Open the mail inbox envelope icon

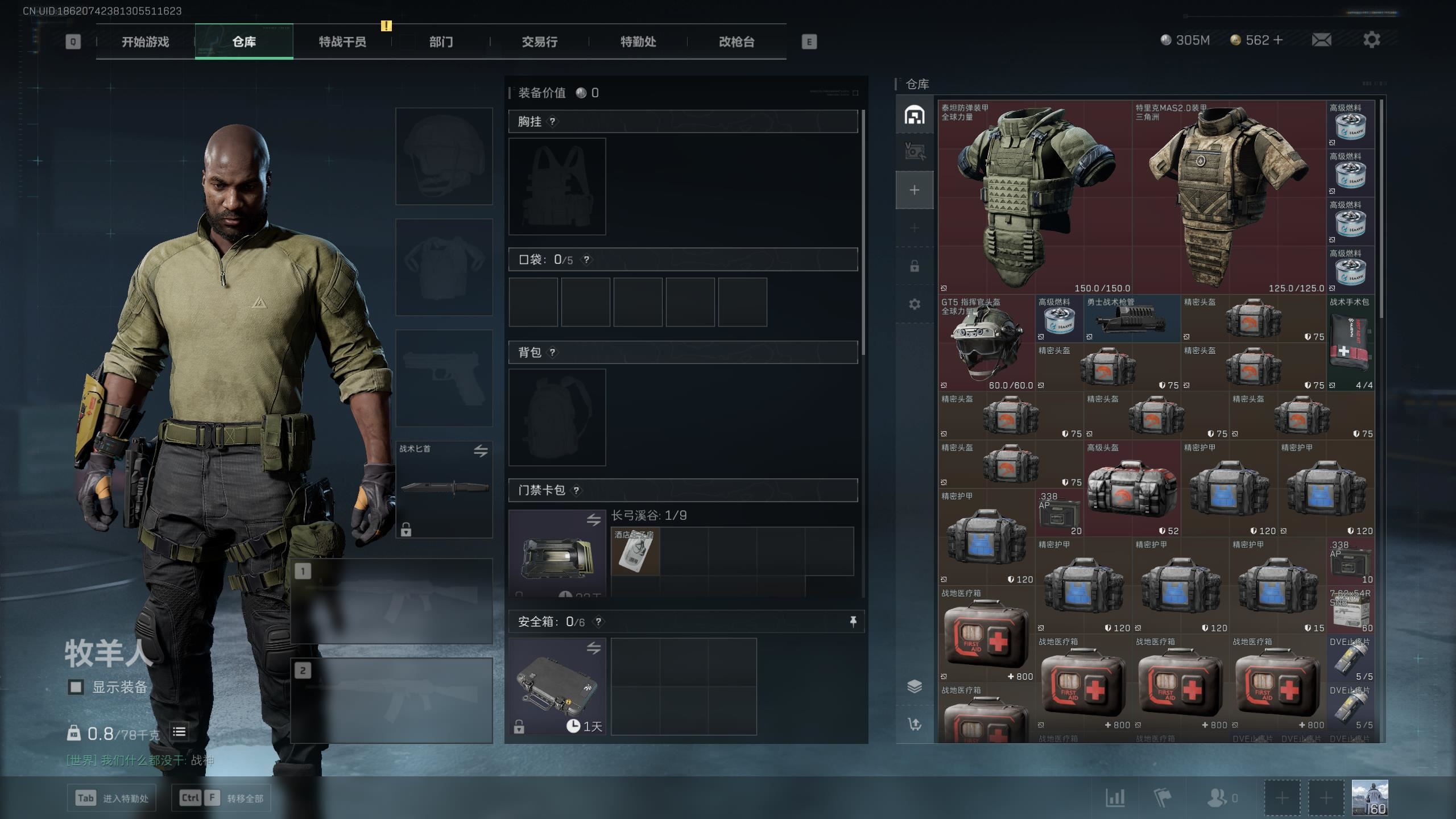tap(1321, 40)
